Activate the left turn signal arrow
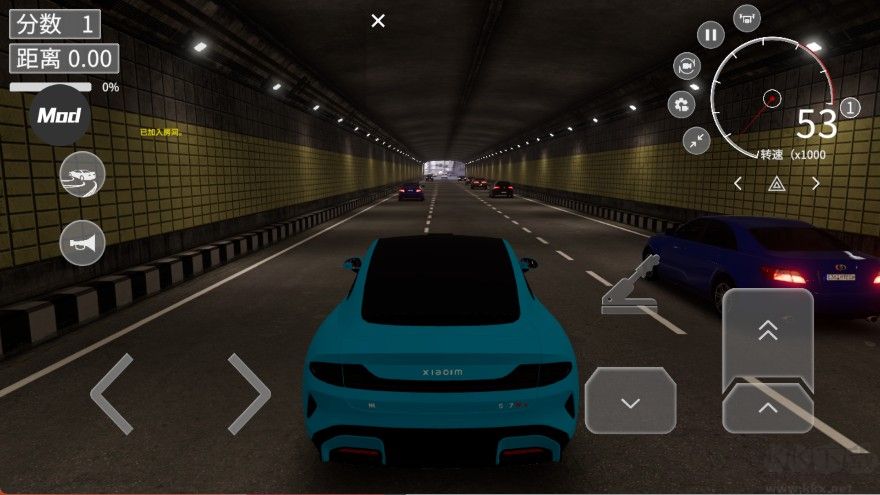 (x=738, y=183)
